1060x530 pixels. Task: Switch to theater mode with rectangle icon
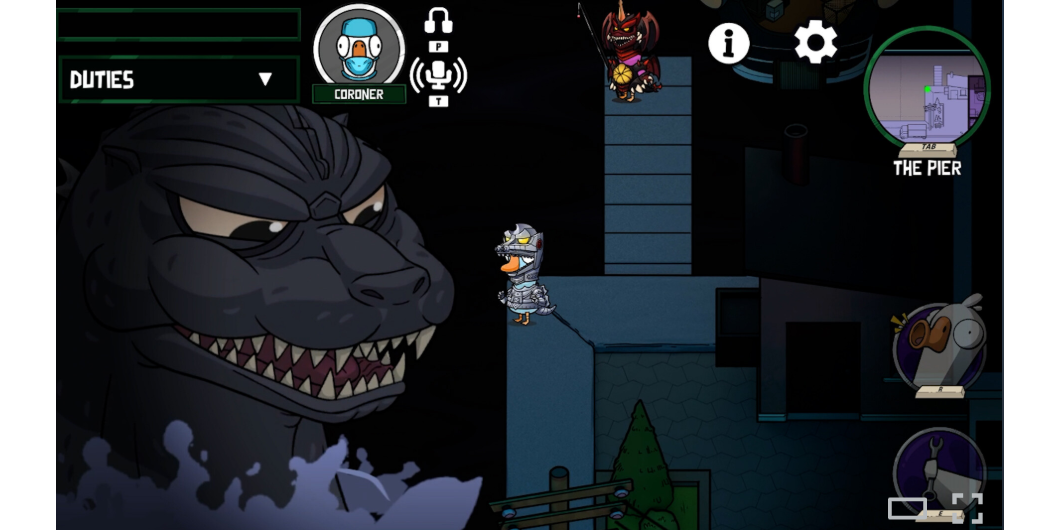tap(906, 508)
